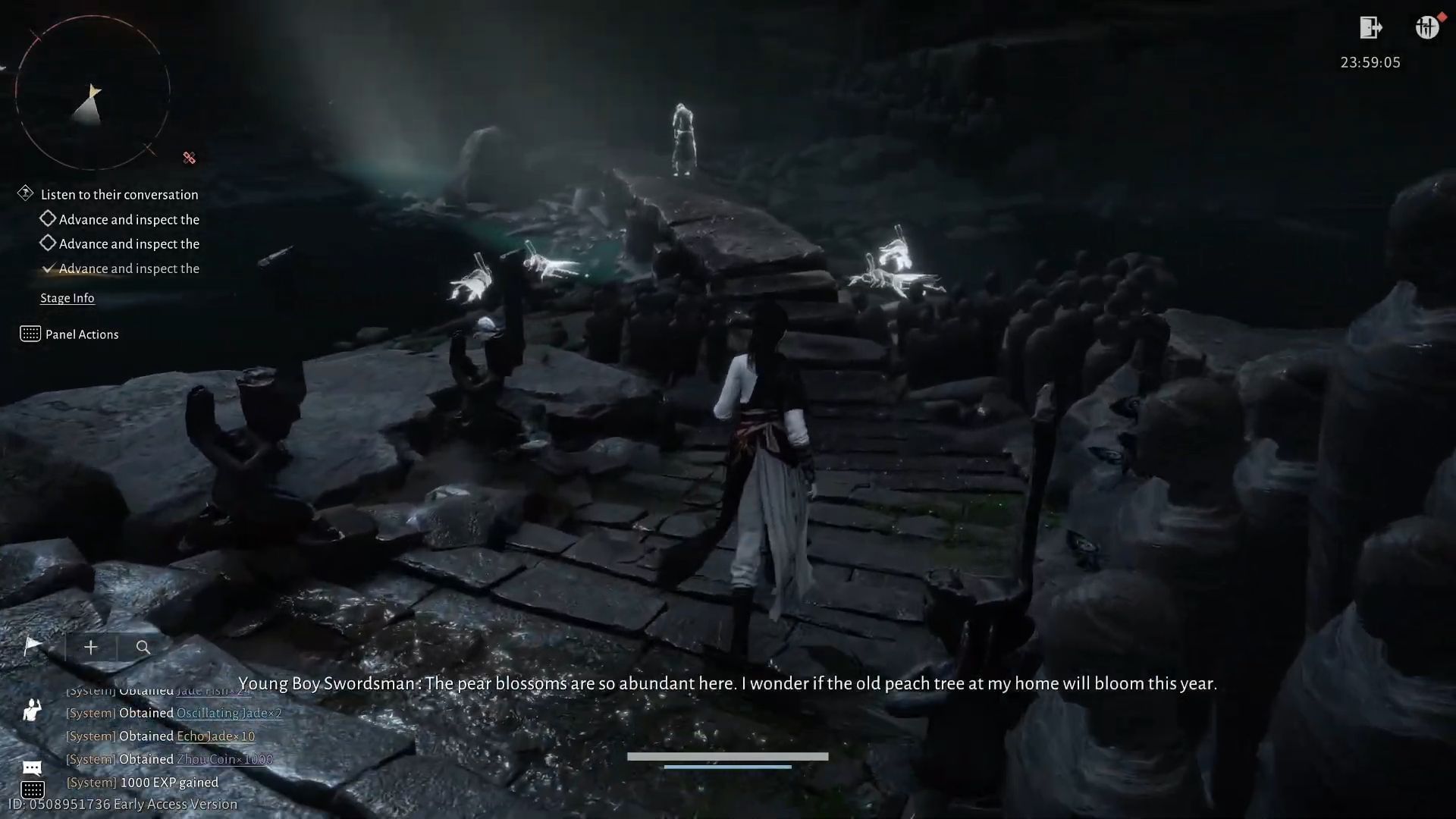Viewport: 1456px width, 819px height.
Task: Open the Echo Jade item link
Action: coord(215,736)
